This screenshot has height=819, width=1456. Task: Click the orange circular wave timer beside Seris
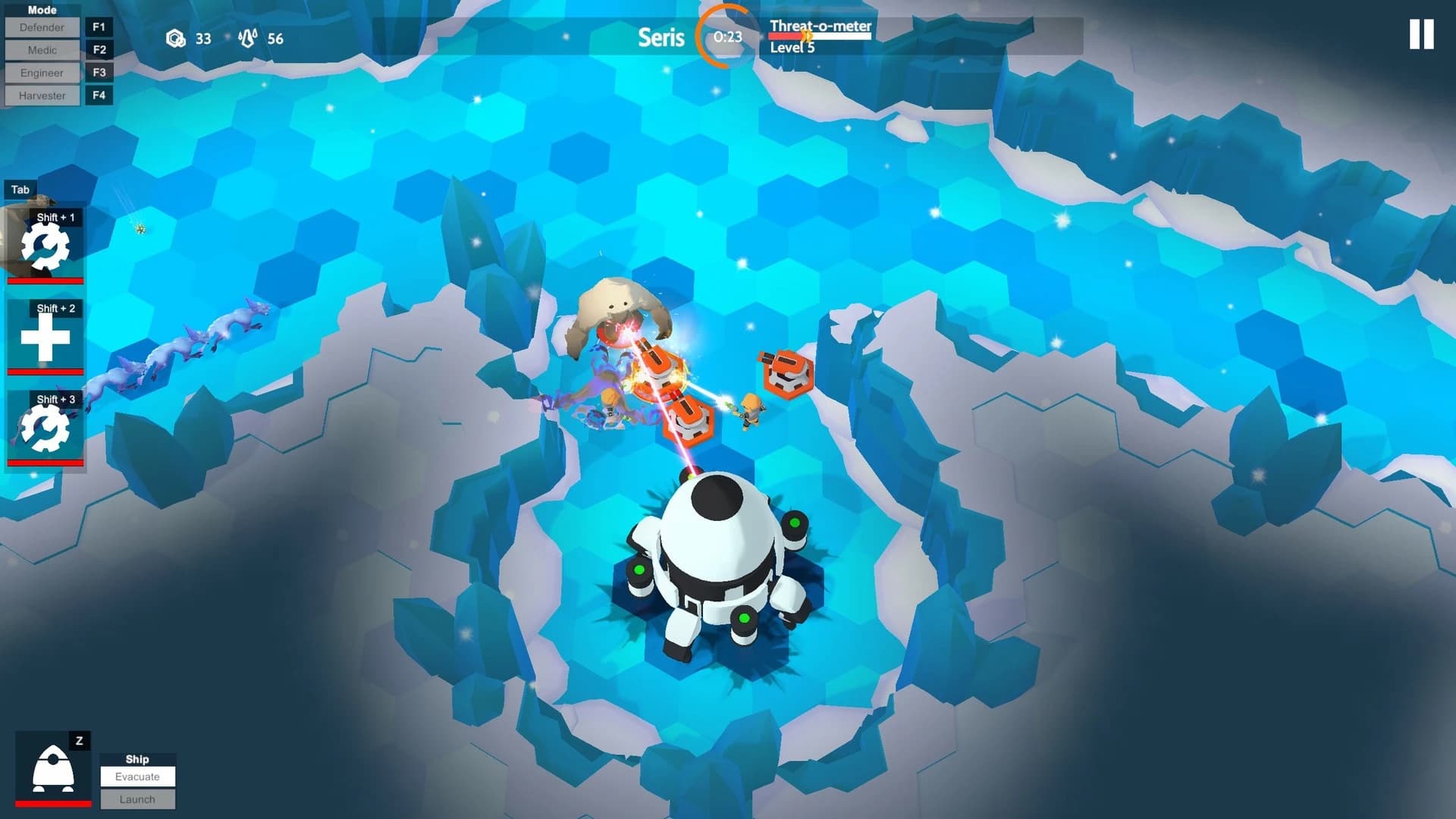click(725, 36)
